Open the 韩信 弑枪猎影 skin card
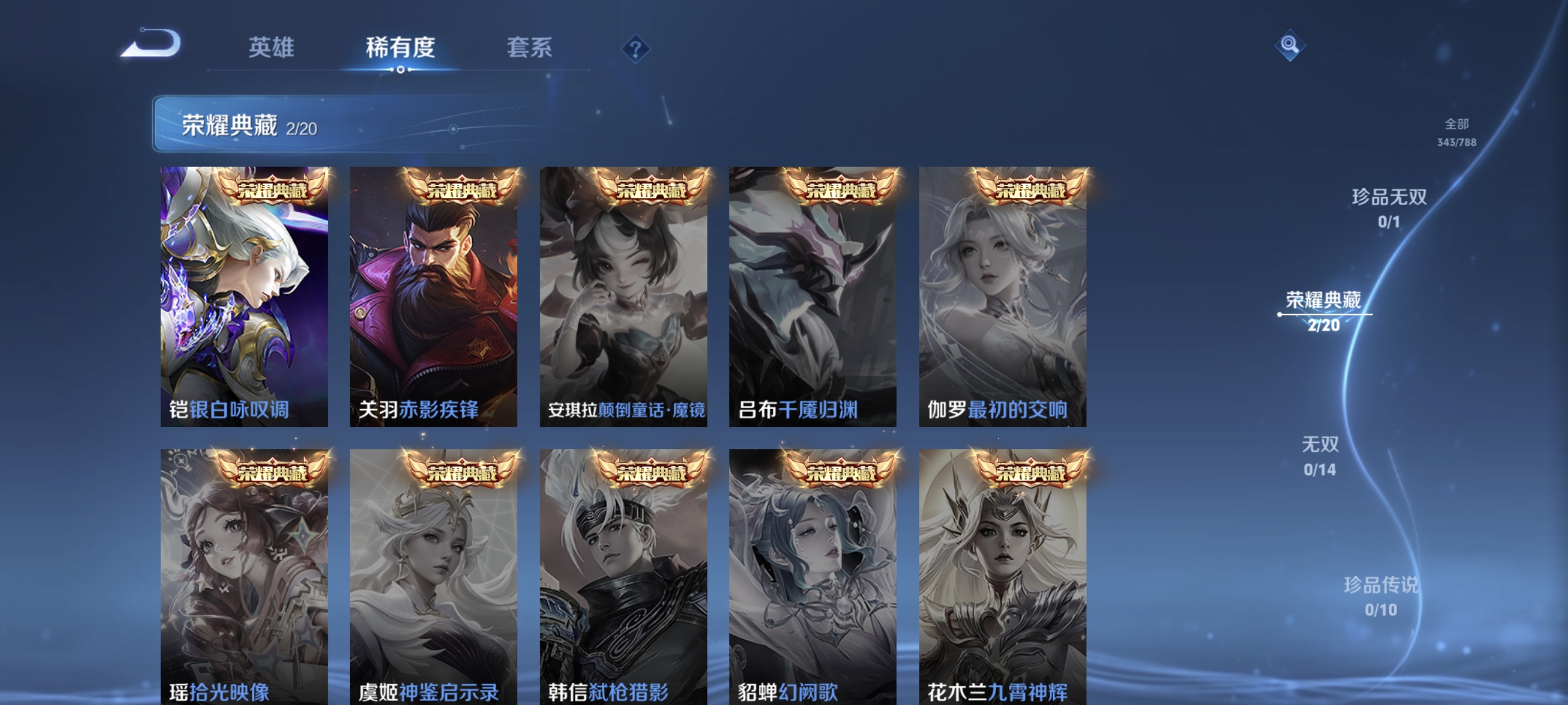 pos(625,578)
